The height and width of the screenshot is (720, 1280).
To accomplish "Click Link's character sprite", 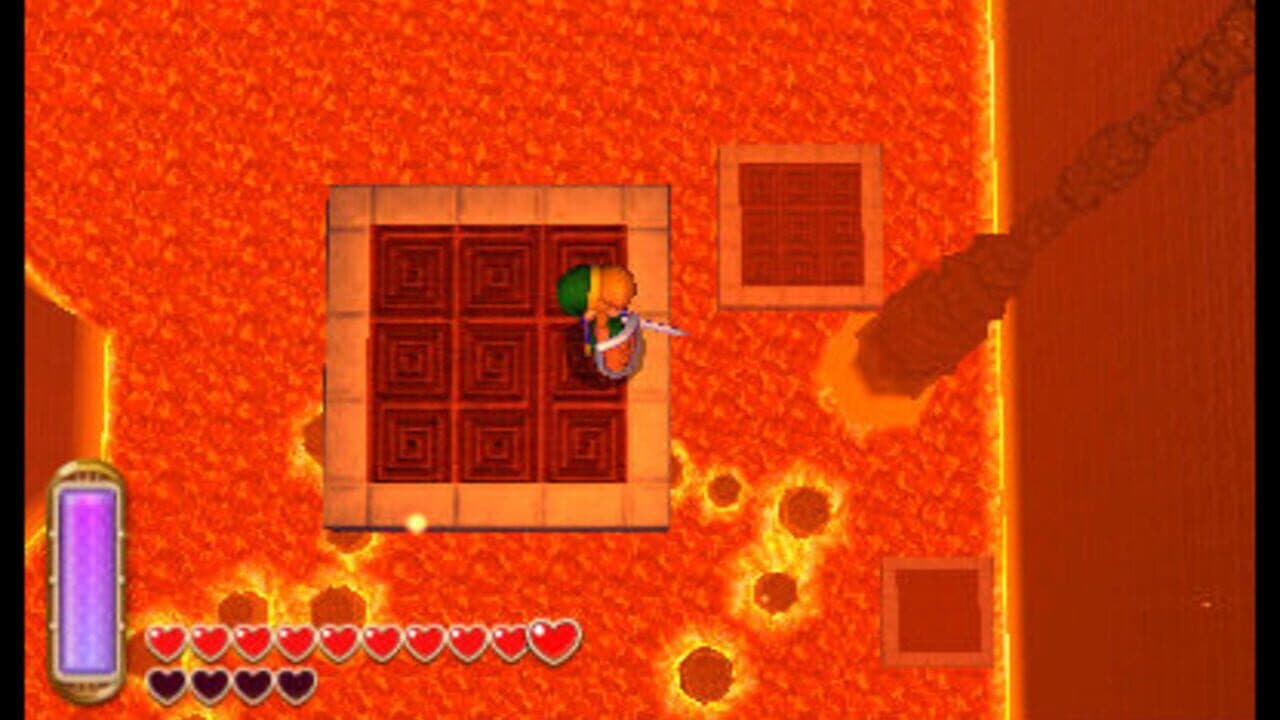I will (600, 320).
